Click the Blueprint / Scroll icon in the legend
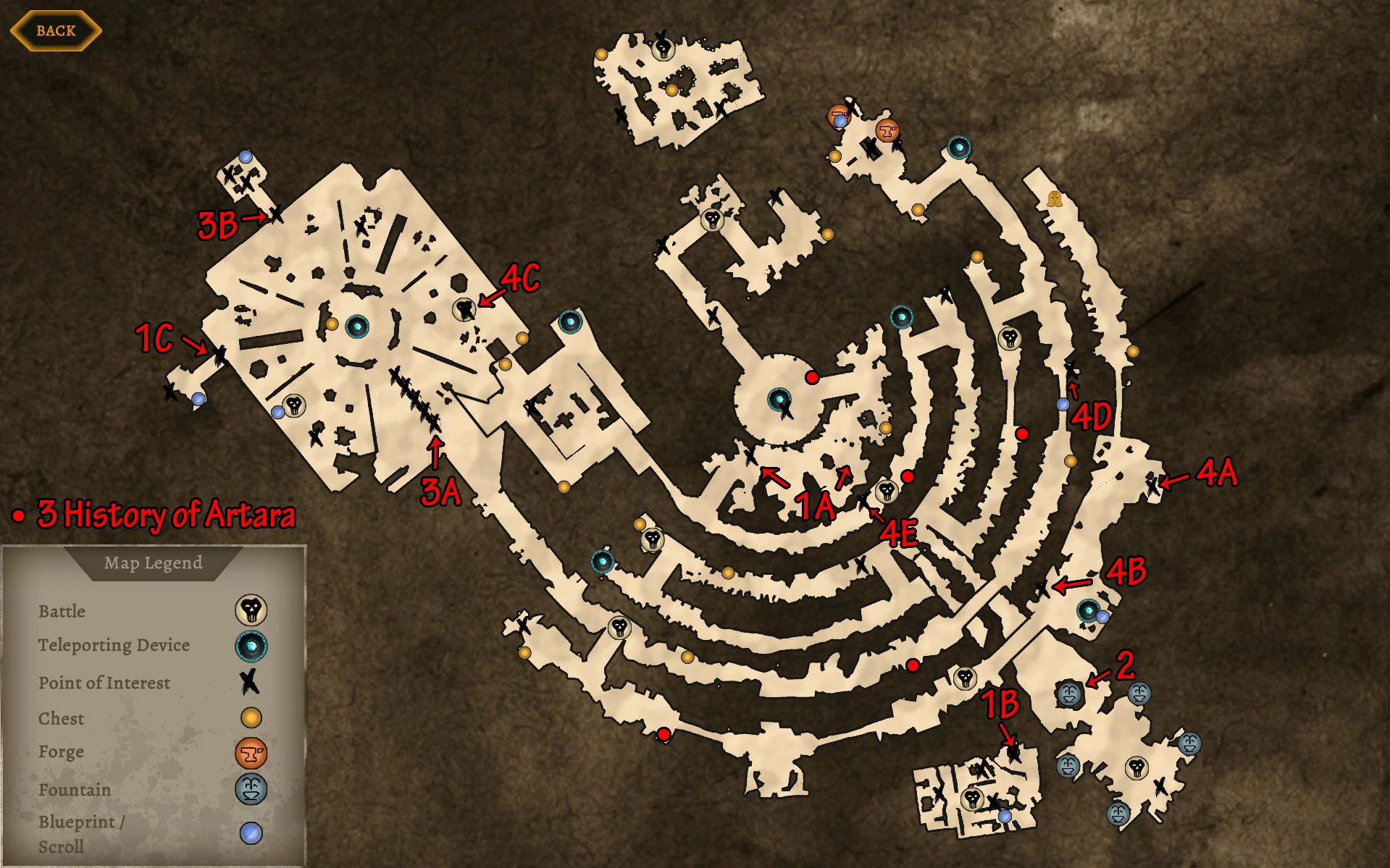This screenshot has height=868, width=1390. coord(251,827)
